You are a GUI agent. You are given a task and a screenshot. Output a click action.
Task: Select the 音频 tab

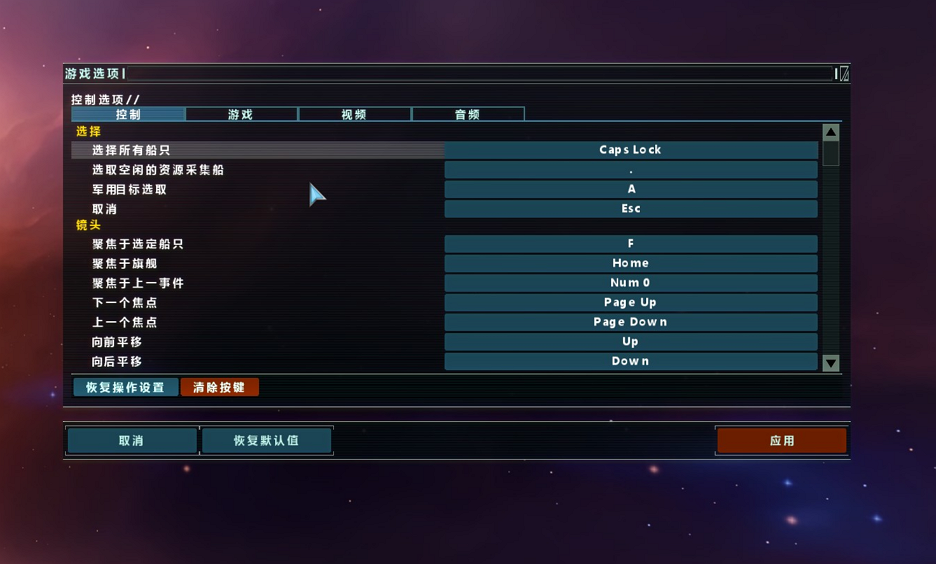pyautogui.click(x=467, y=115)
